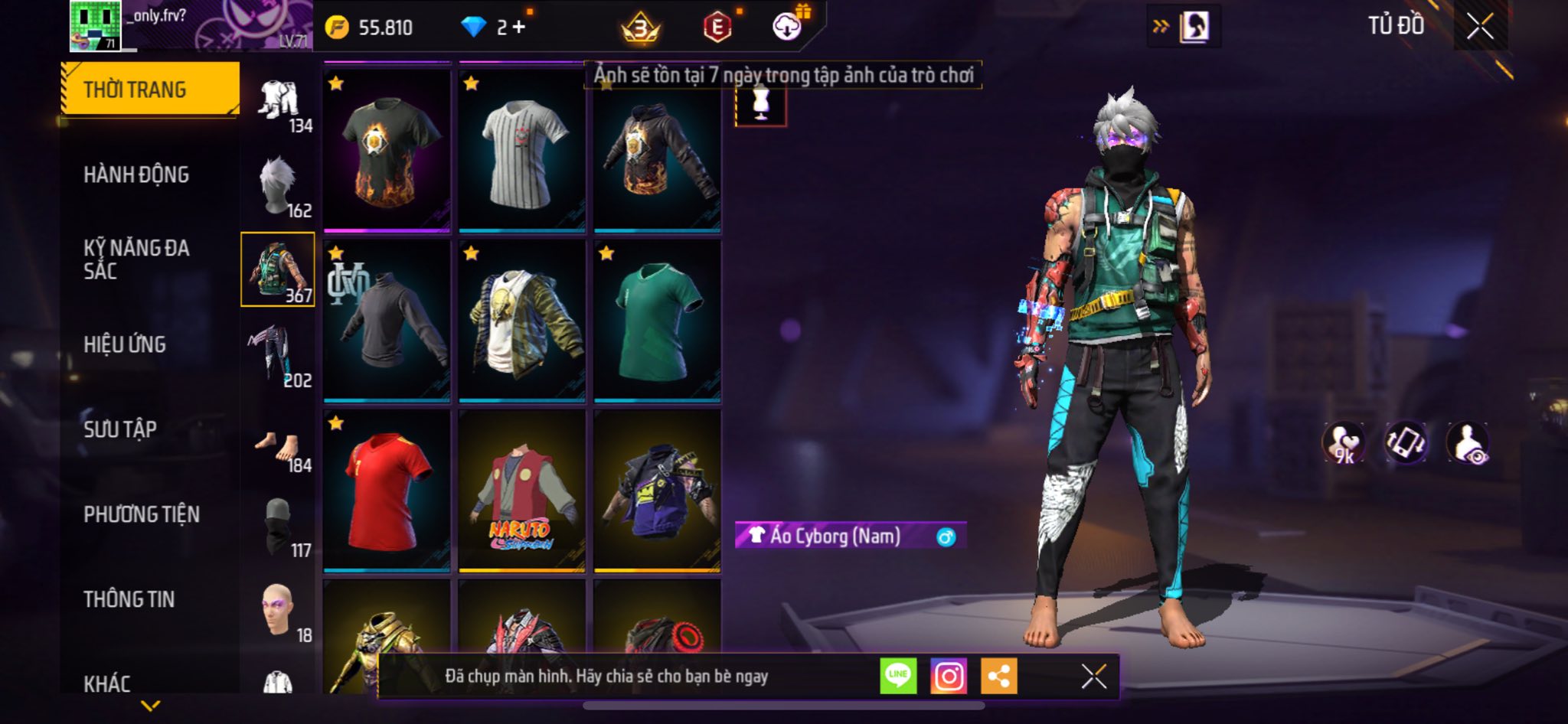
Task: Open the Sưu Tập collection
Action: click(120, 429)
